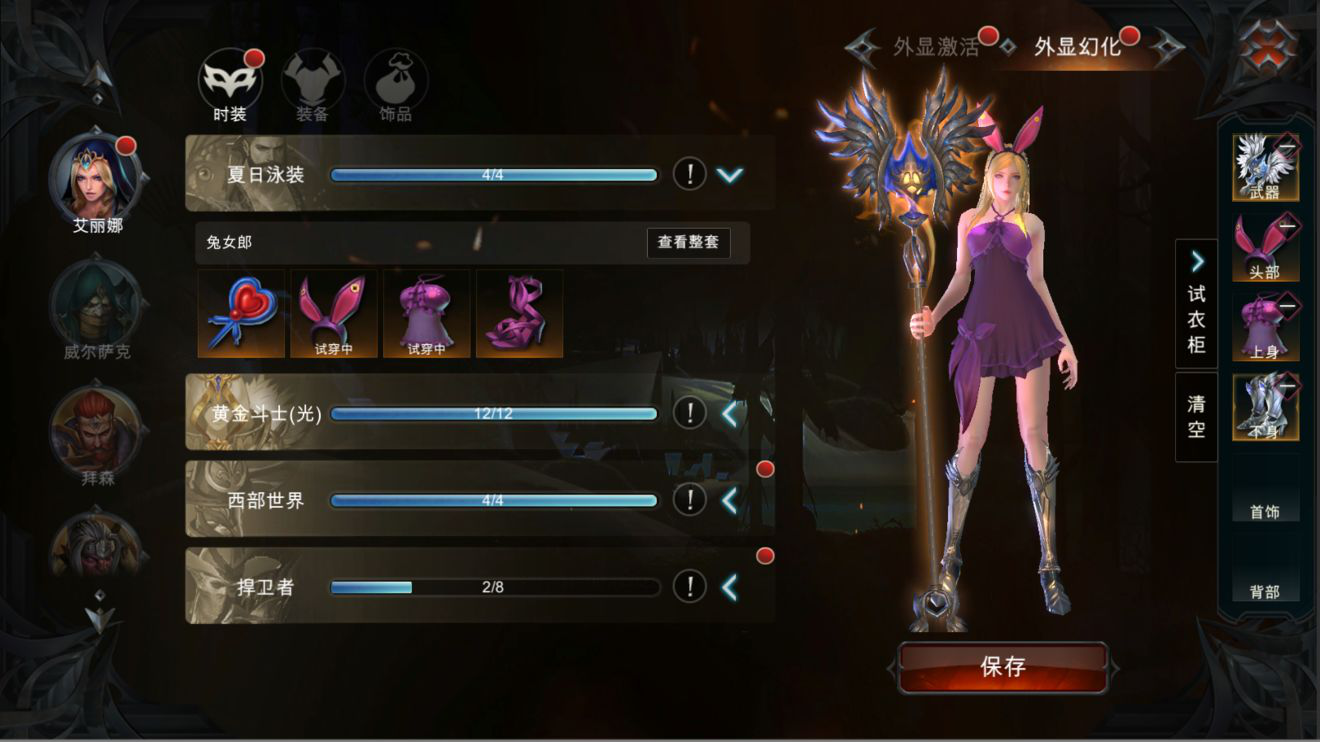Clear the outfit with 清空
1320x742 pixels.
pyautogui.click(x=1196, y=417)
